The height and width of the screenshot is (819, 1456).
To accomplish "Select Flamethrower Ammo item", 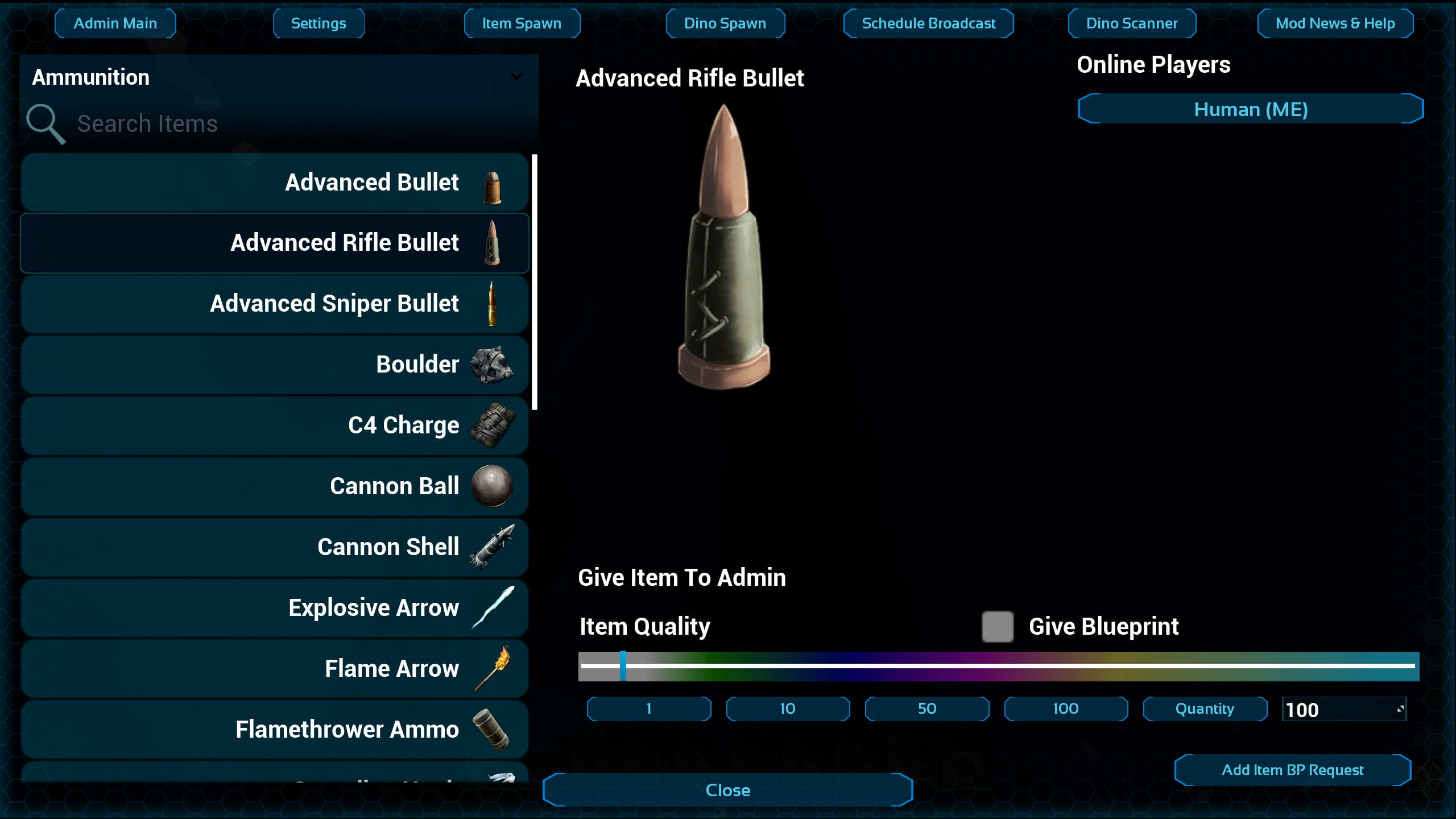I will click(275, 730).
